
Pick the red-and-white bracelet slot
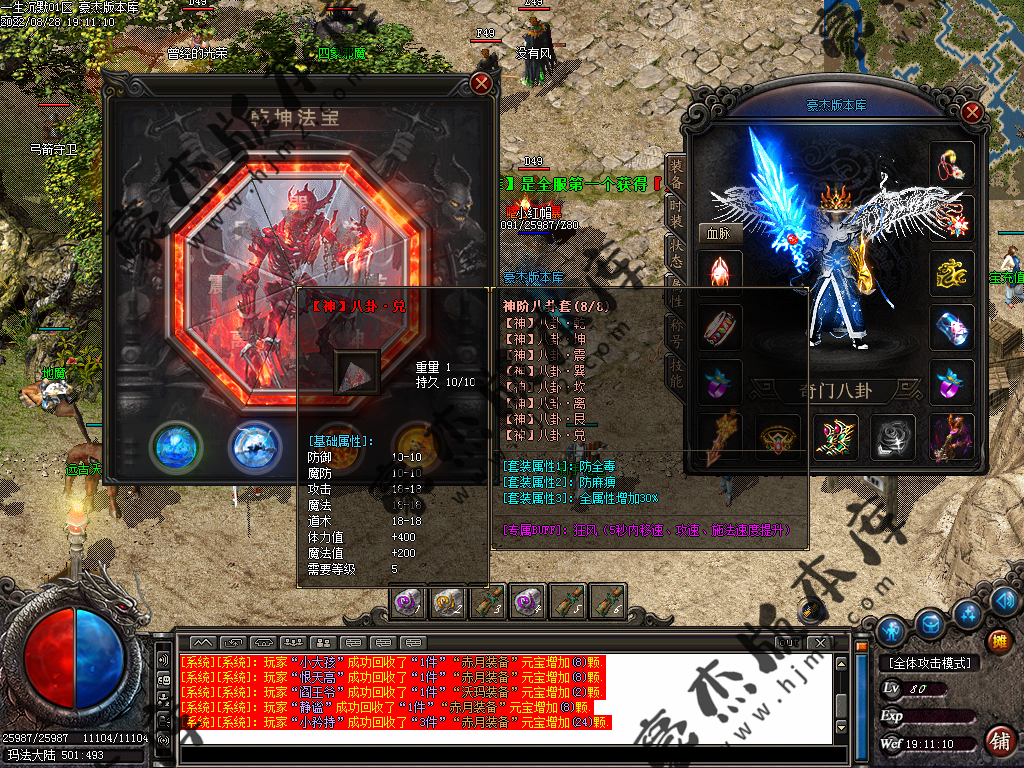(x=720, y=327)
